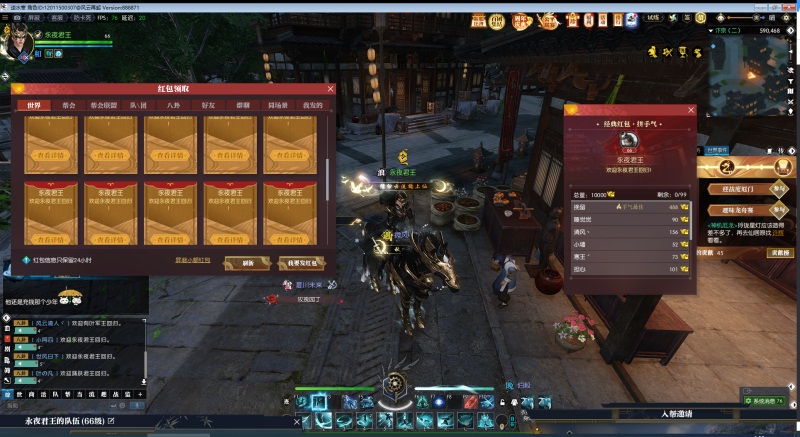
Task: Click the minimap in the corner
Action: coord(752,75)
